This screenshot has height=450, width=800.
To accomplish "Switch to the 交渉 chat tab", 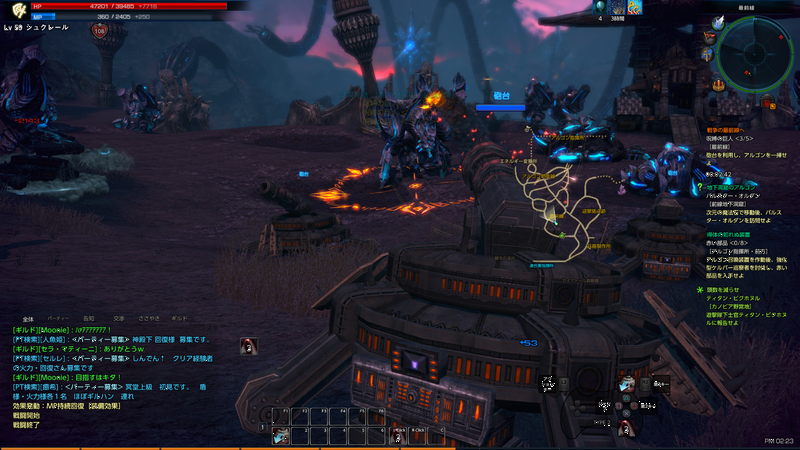I will pyautogui.click(x=118, y=318).
